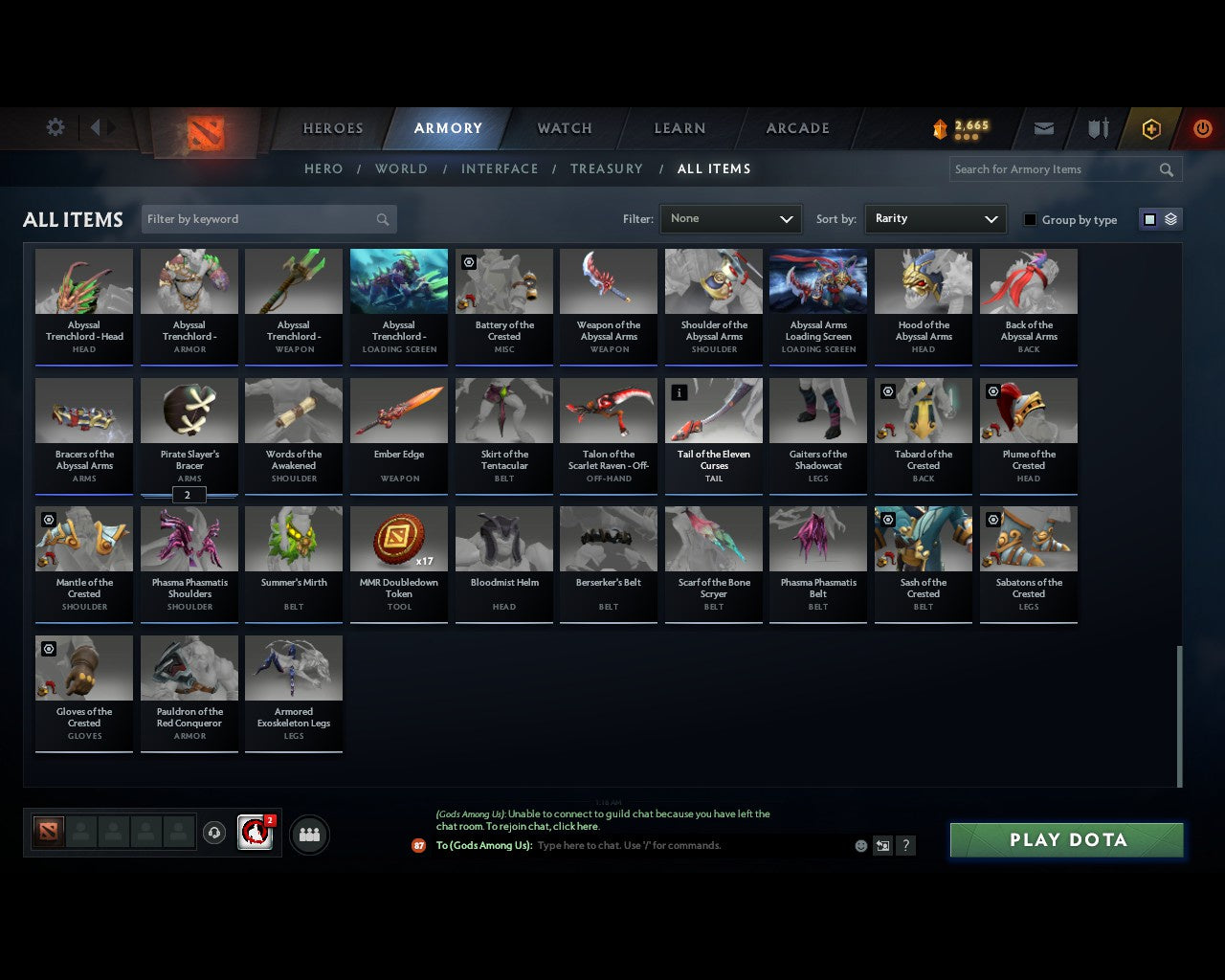Open the Sort by Rarity dropdown
Viewport: 1225px width, 980px height.
click(x=935, y=219)
